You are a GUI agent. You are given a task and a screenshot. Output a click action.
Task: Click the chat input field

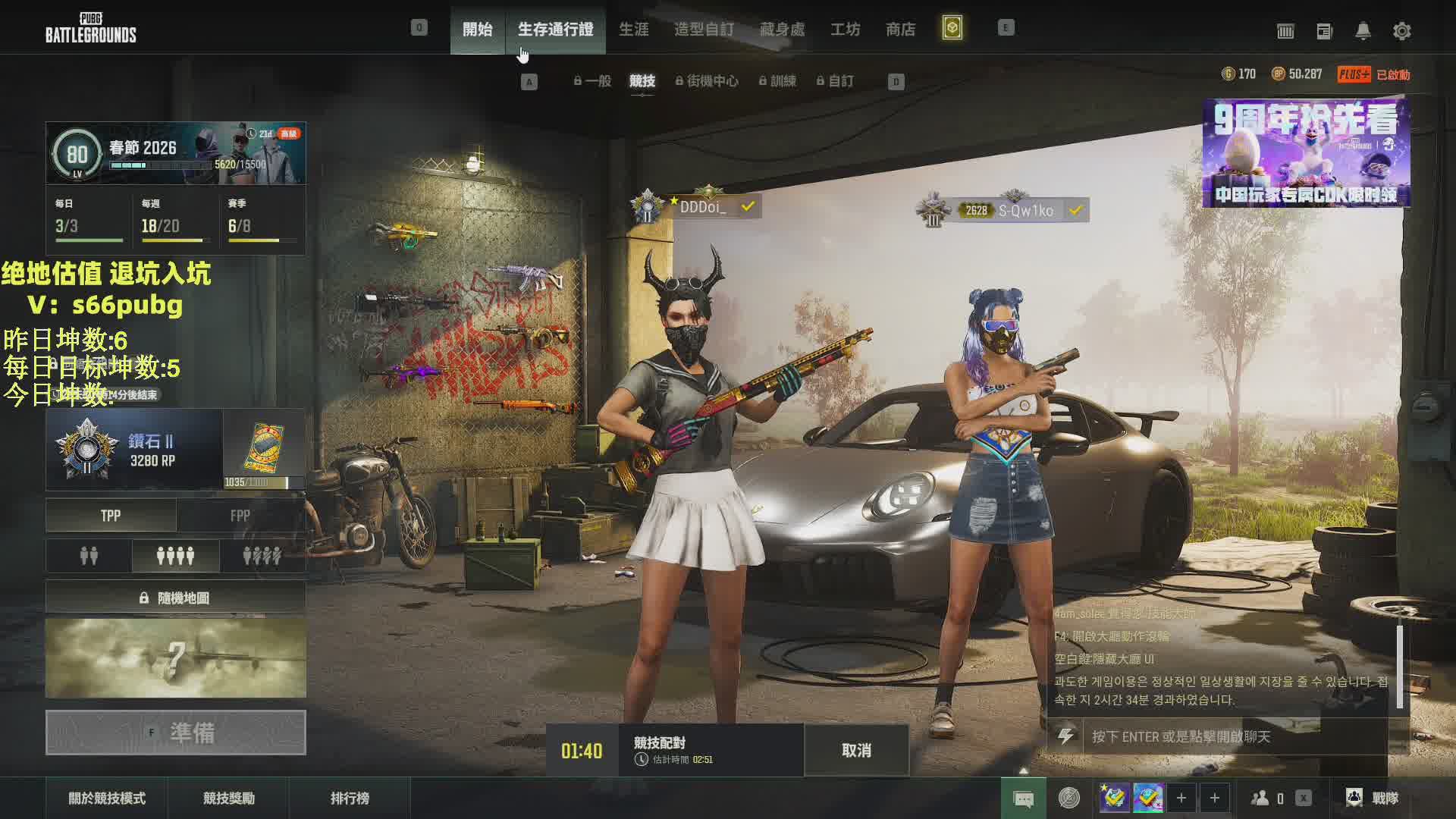(1236, 736)
